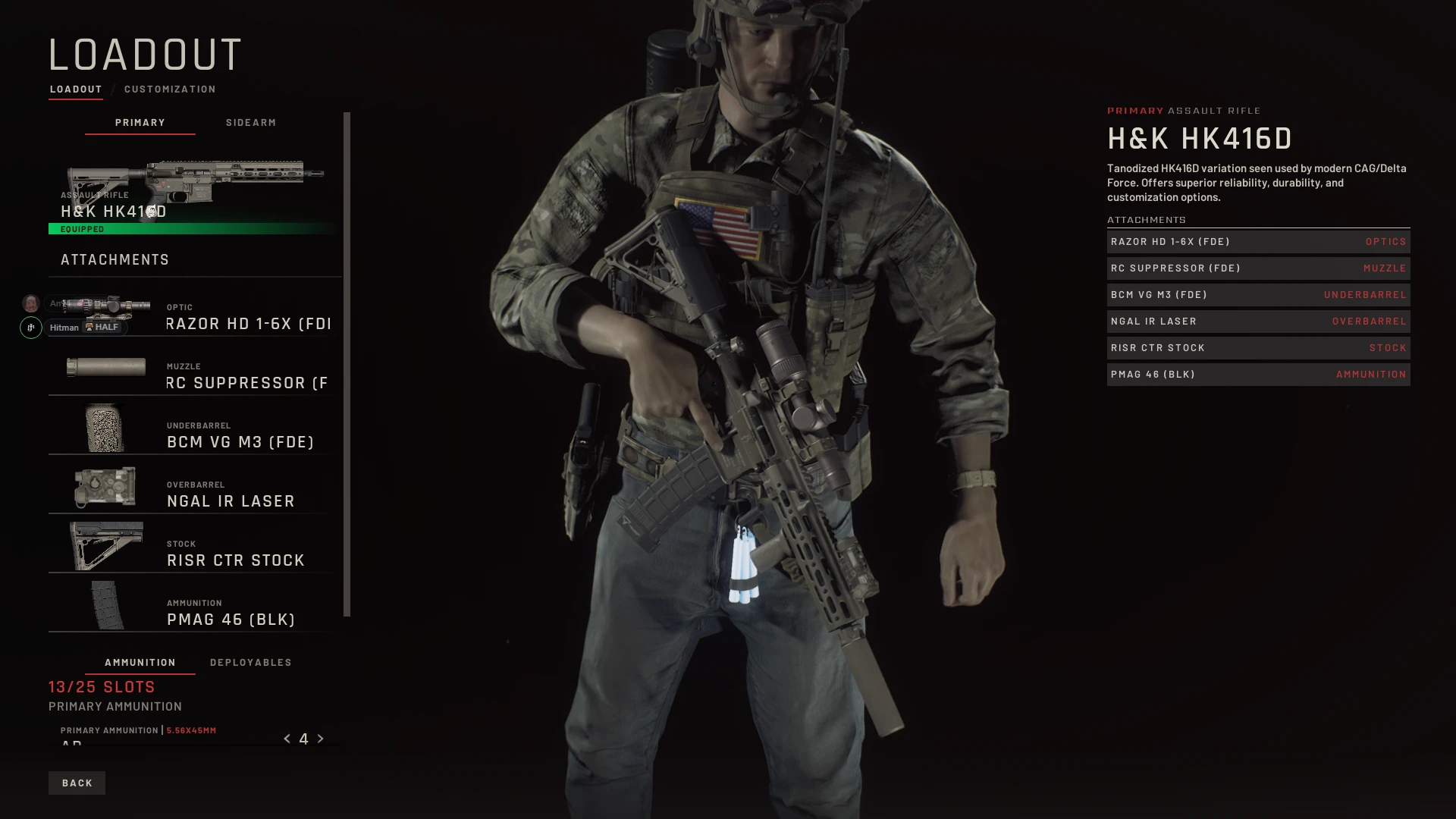
Task: Click the RAZOR HD 1-6X row in attachments summary
Action: tap(1258, 241)
